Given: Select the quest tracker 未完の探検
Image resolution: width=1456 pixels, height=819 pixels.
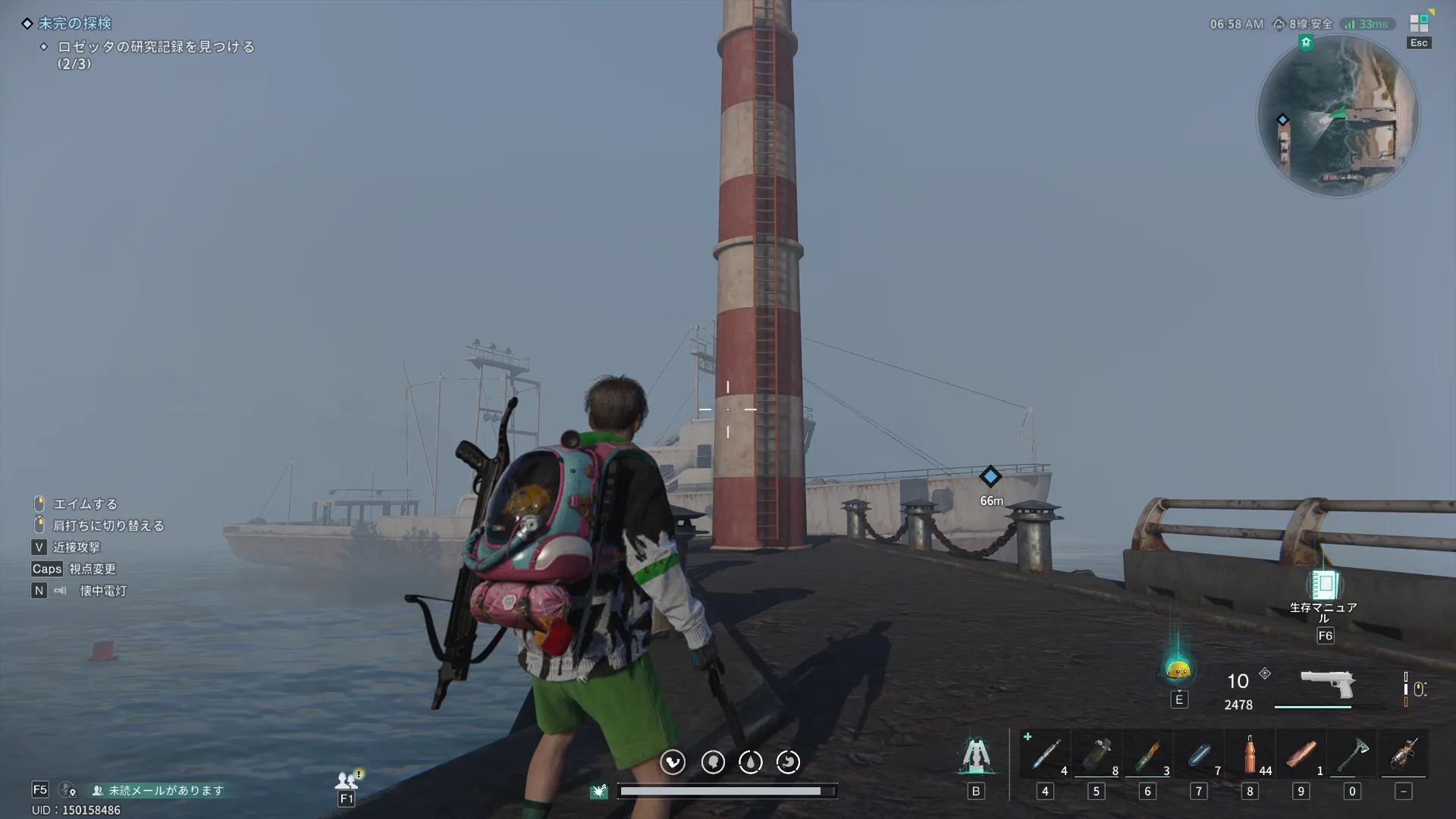Looking at the screenshot, I should click(74, 24).
